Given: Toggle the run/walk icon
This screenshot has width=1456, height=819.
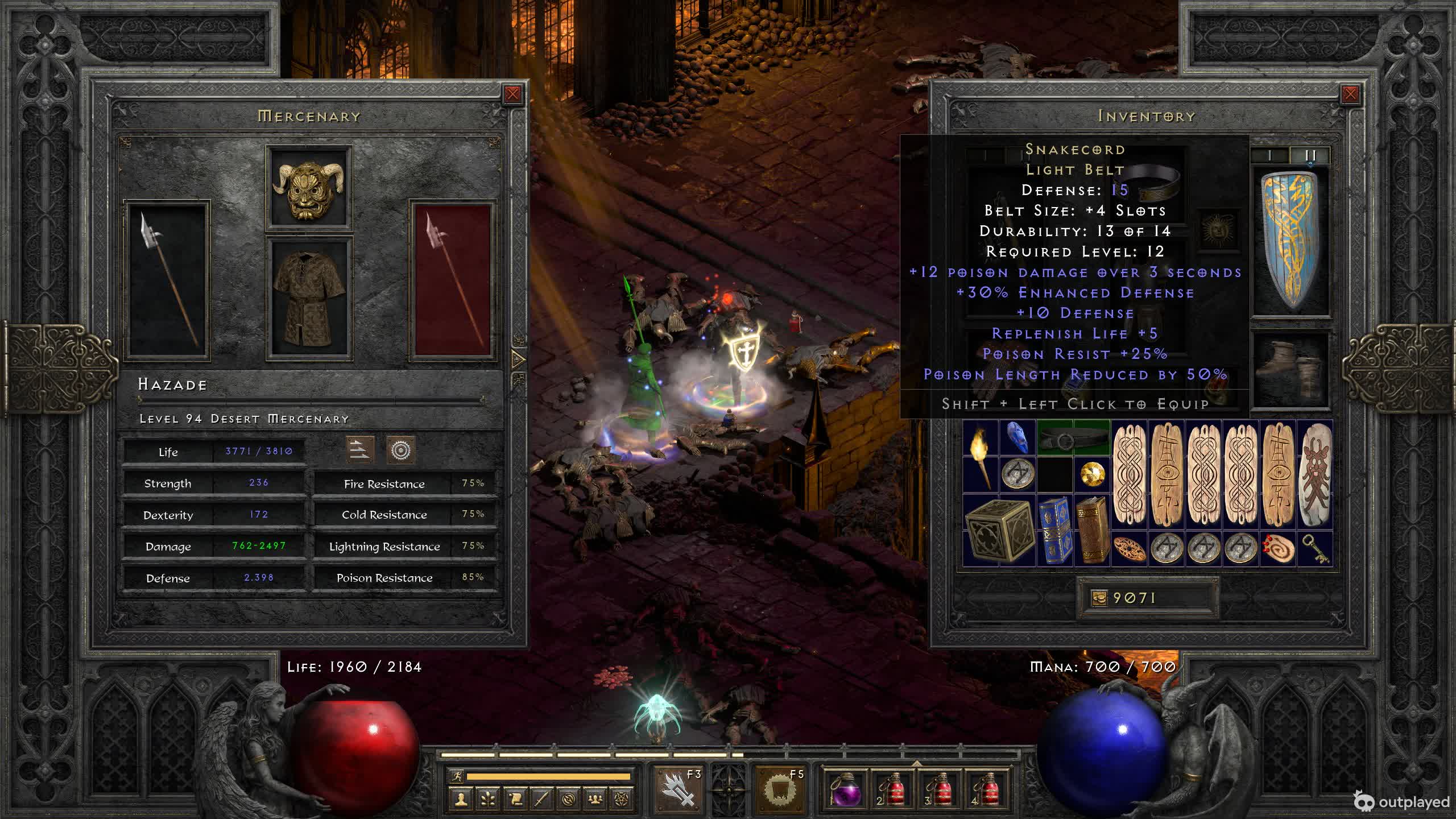Looking at the screenshot, I should 457,776.
